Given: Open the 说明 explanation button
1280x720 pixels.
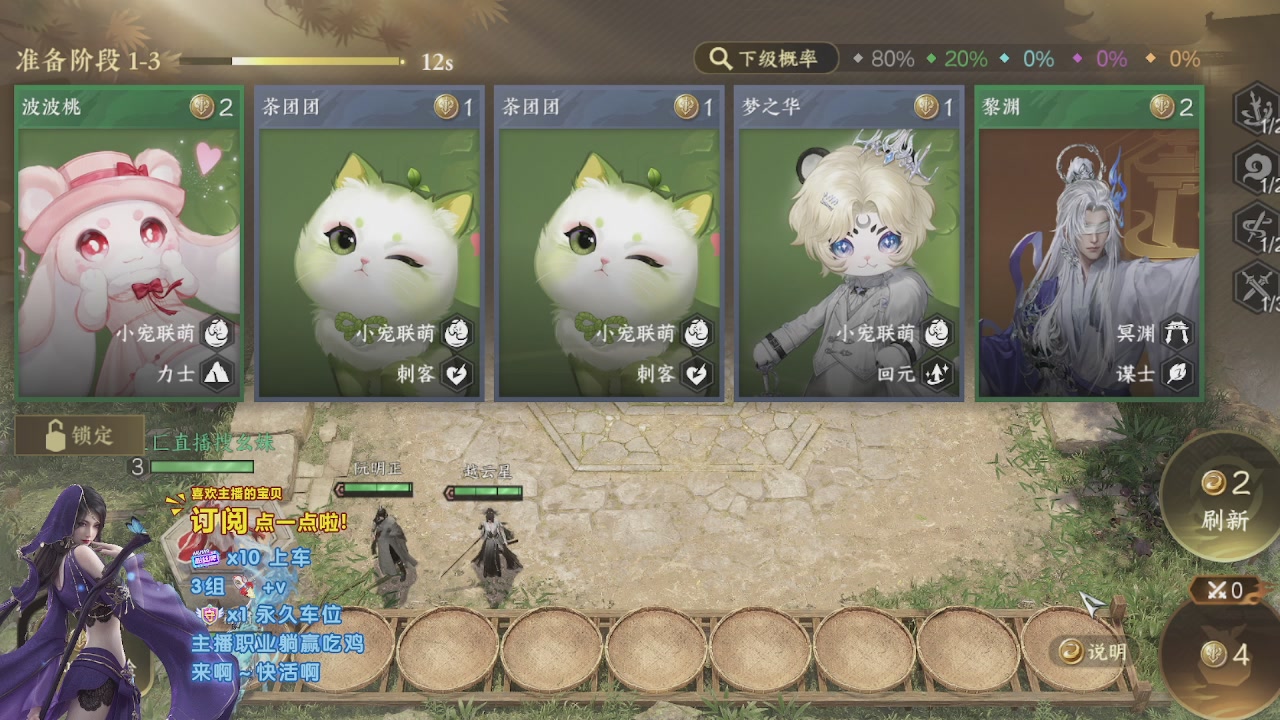Looking at the screenshot, I should tap(1094, 652).
